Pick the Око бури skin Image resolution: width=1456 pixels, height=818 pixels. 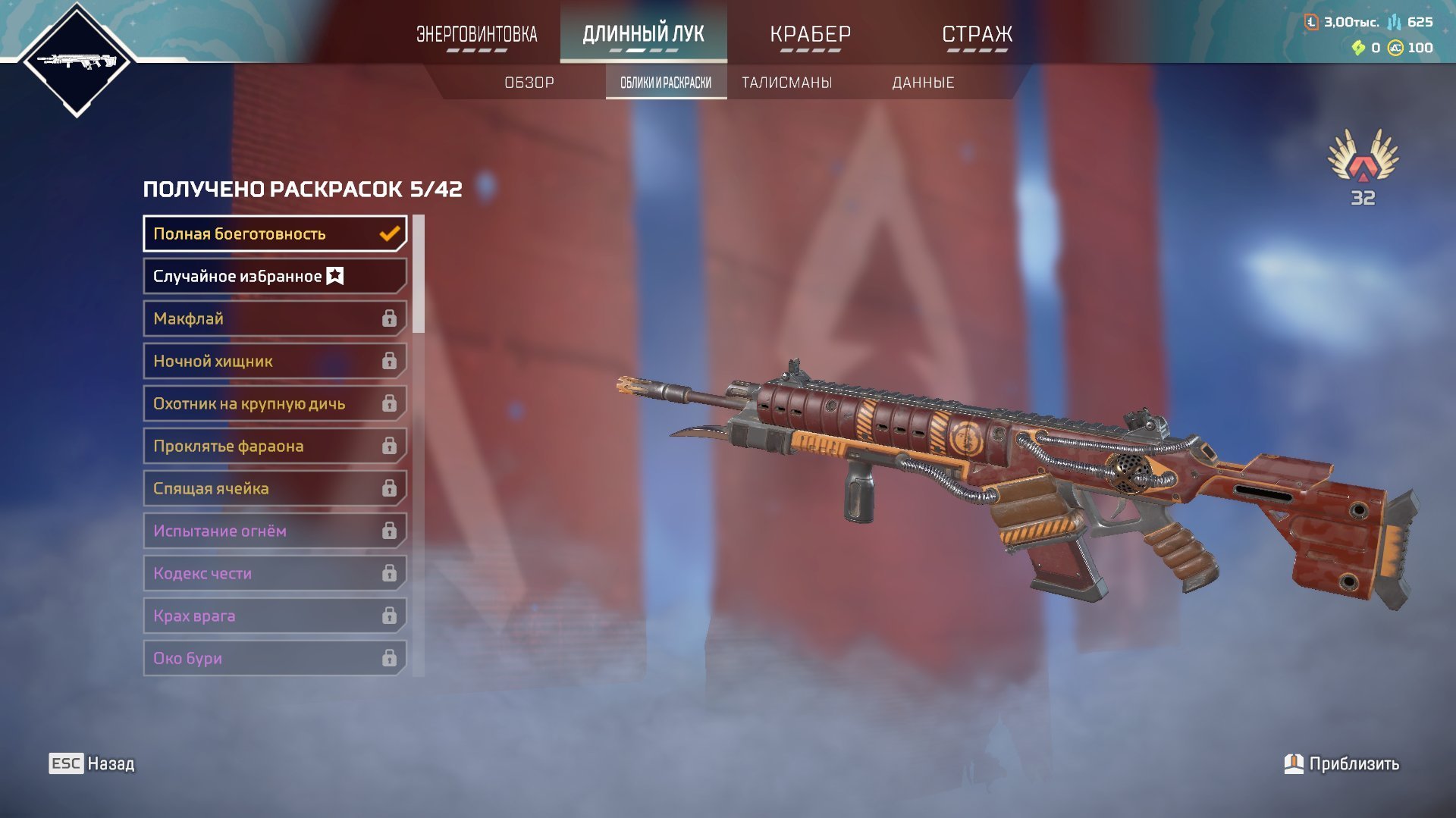[275, 658]
